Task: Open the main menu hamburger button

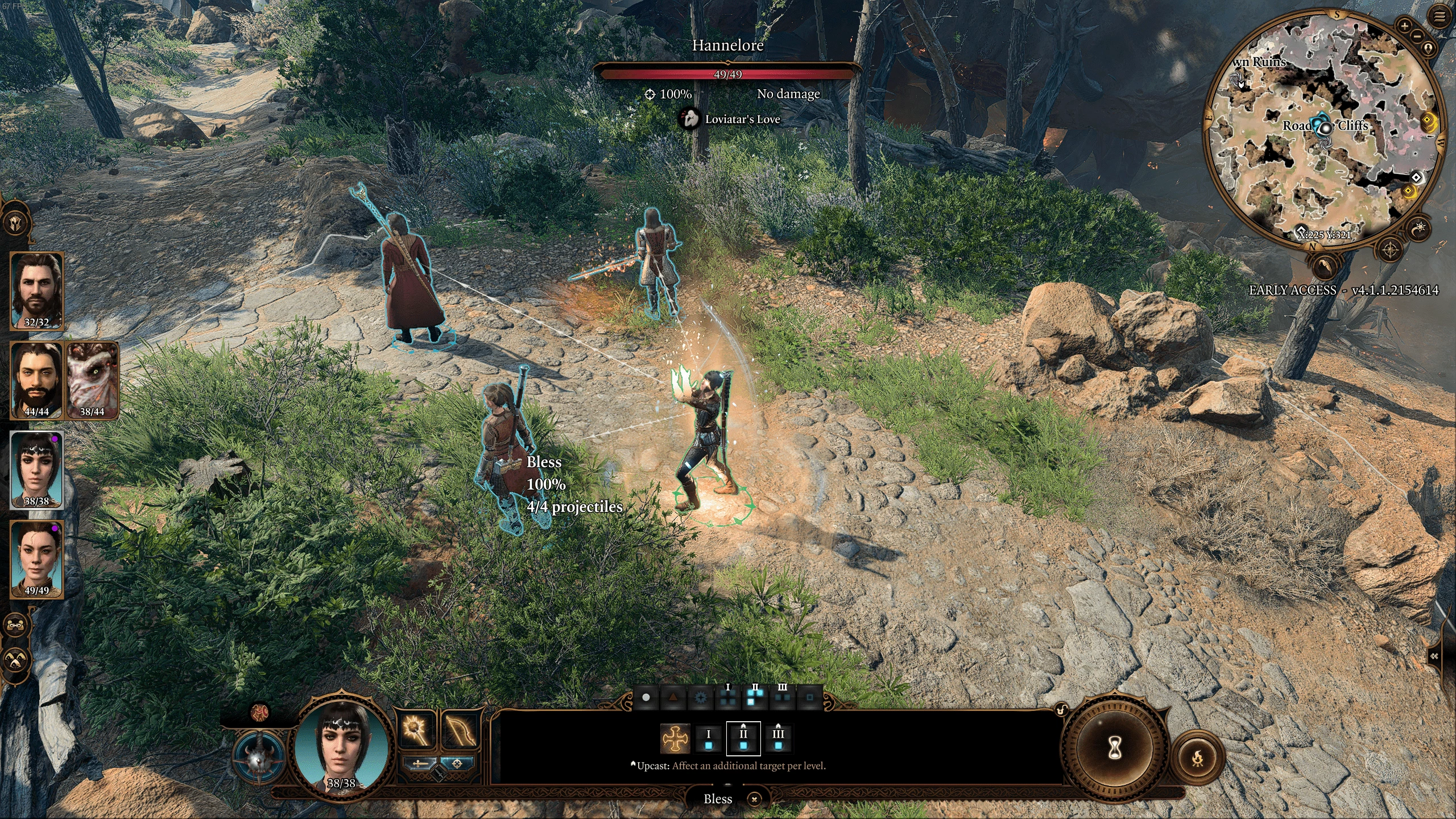Action: click(x=1440, y=17)
